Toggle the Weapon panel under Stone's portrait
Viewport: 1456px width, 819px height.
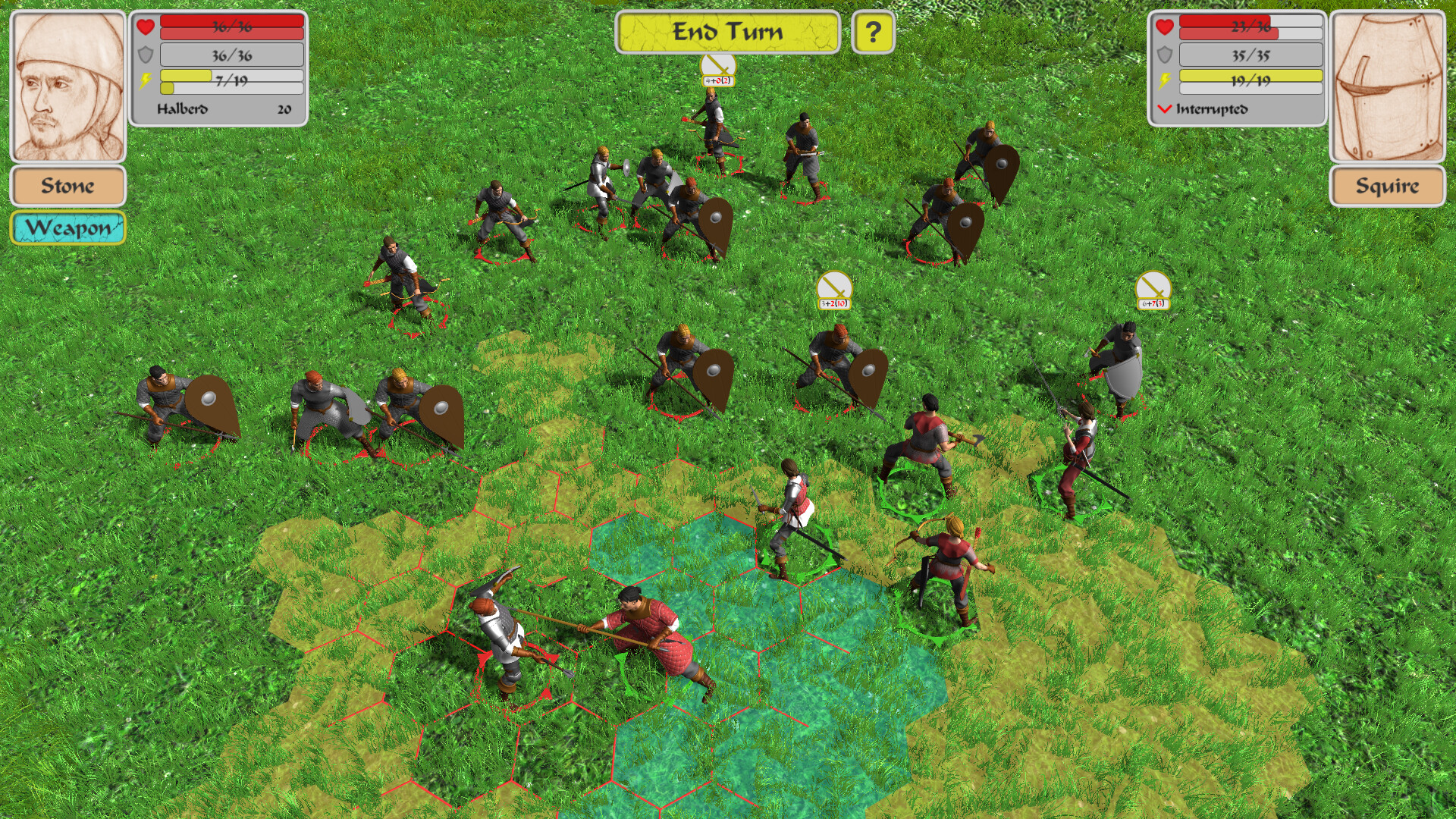(67, 227)
